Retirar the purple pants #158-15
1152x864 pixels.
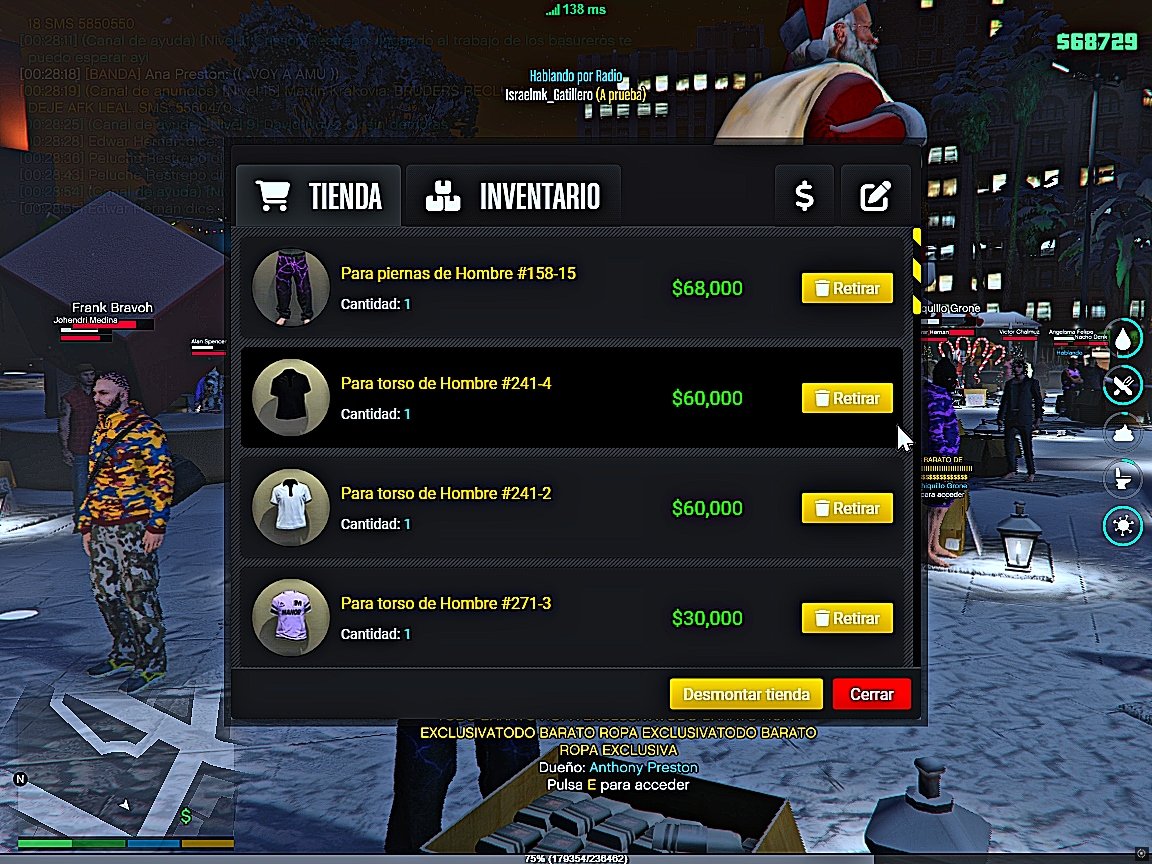[x=846, y=289]
